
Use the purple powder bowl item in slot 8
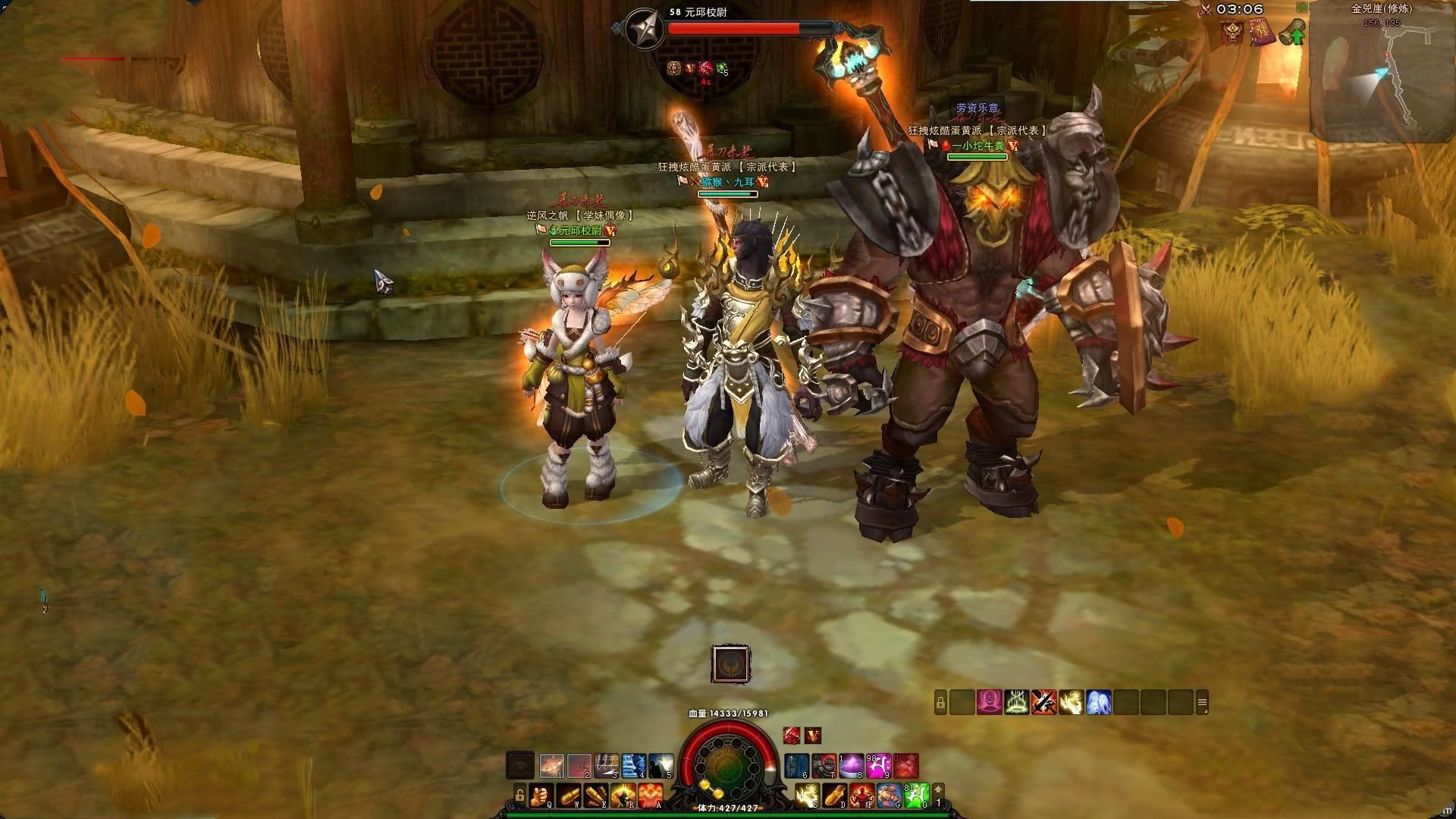coord(851,766)
